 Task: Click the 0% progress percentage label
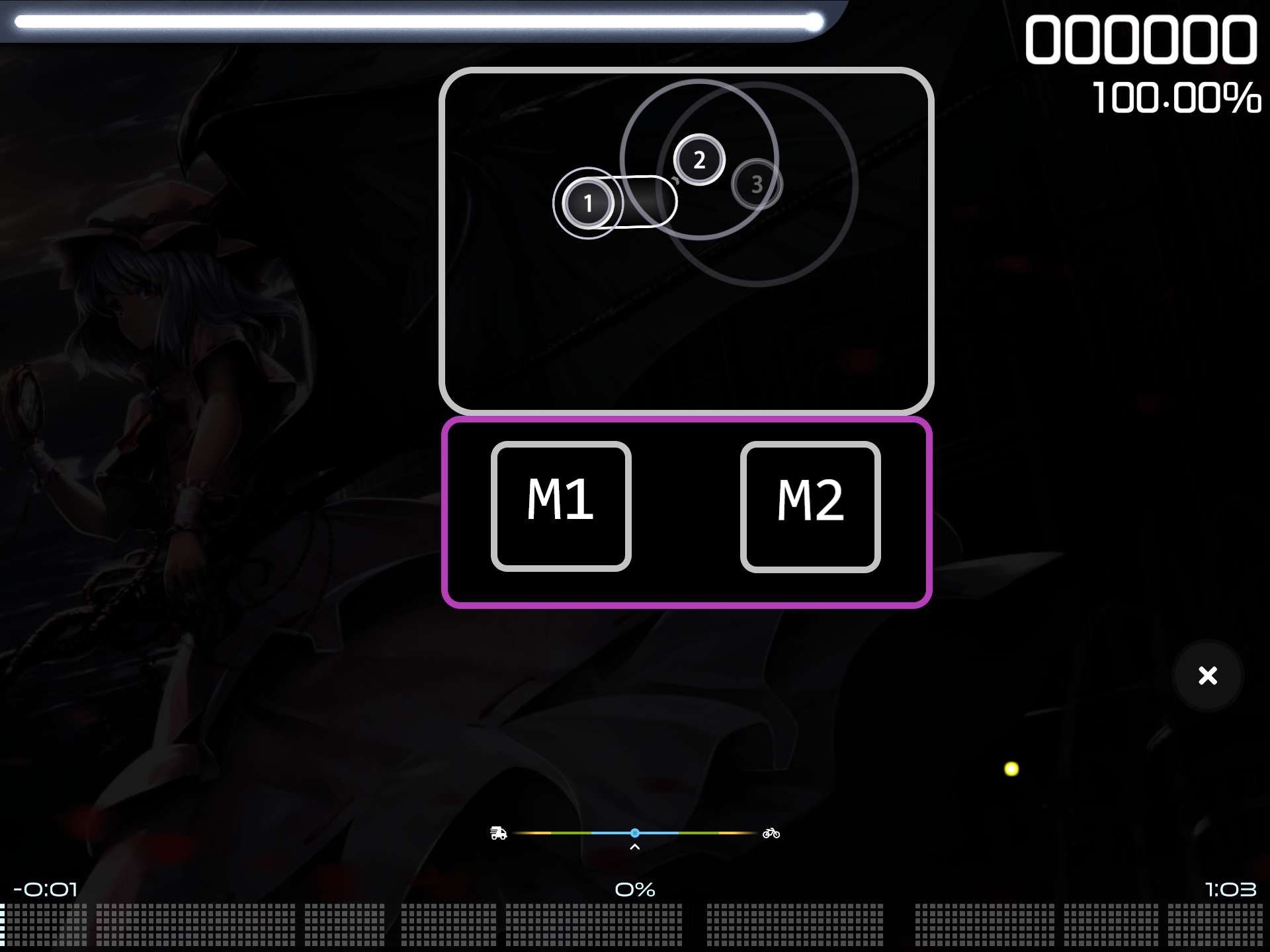[634, 889]
